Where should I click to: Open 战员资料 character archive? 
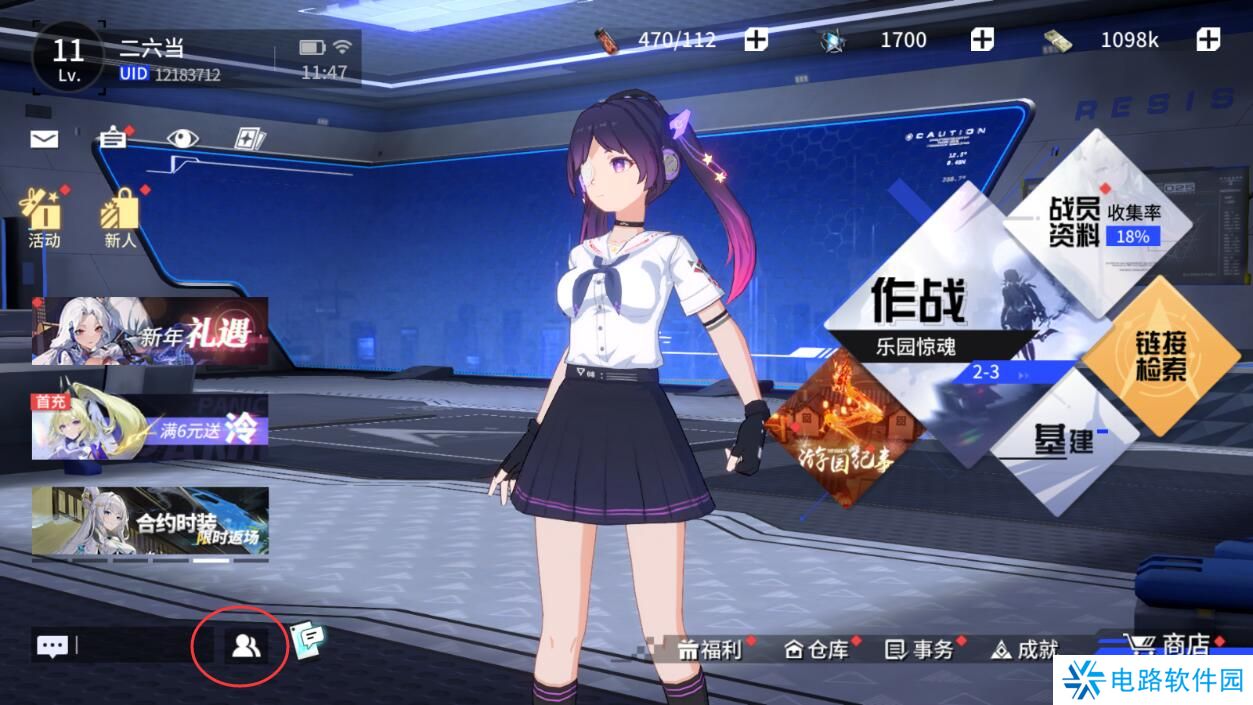click(x=1098, y=212)
